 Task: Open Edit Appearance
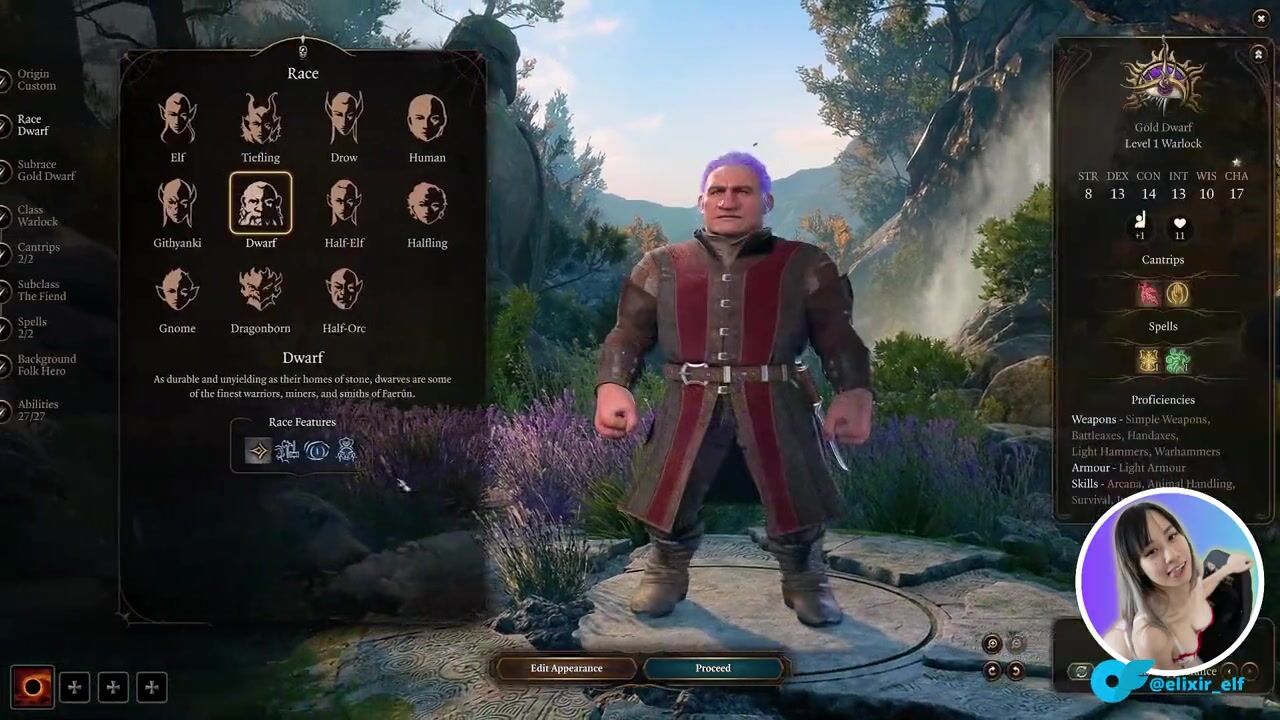566,668
